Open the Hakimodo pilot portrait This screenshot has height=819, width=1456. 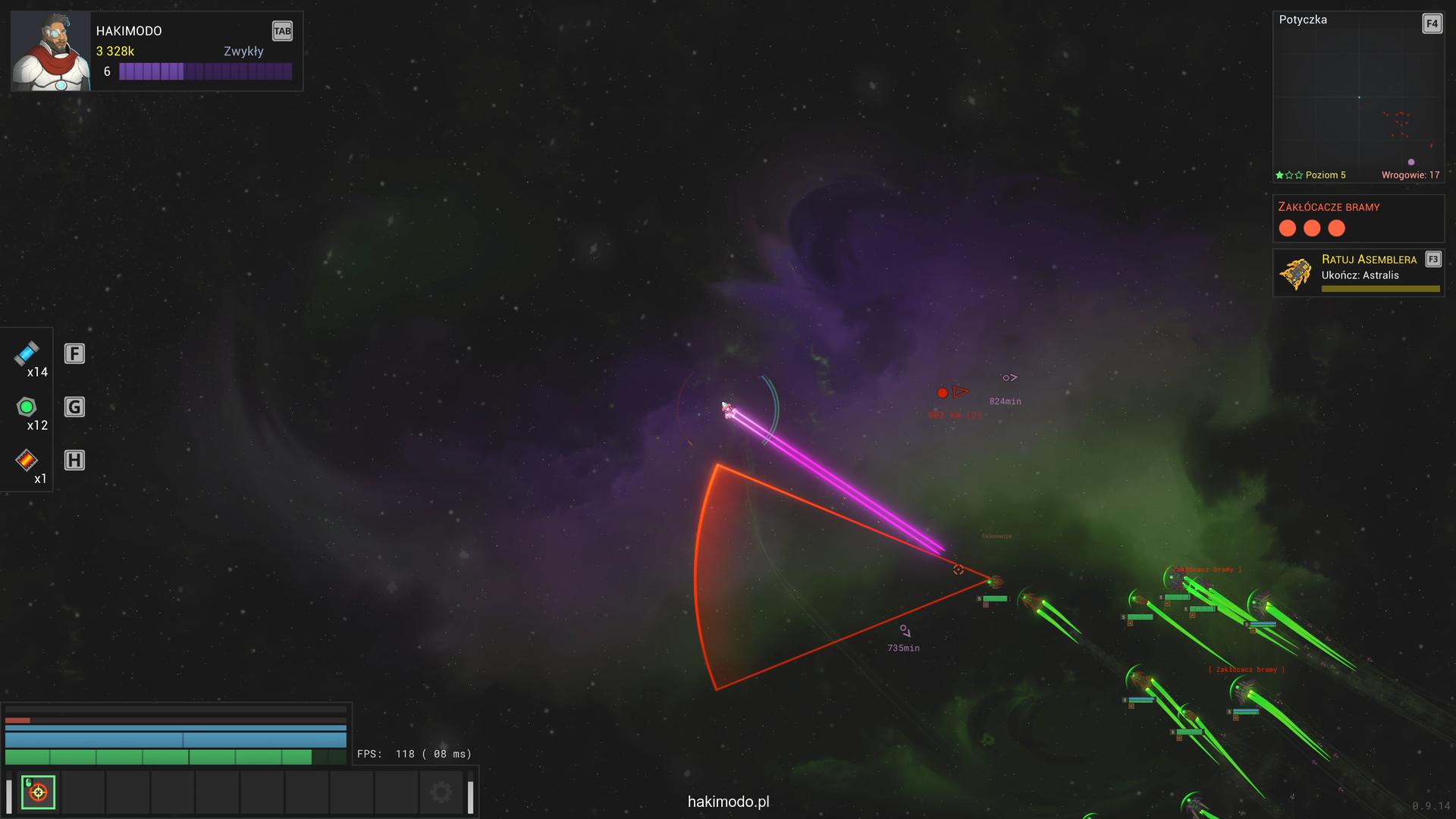click(x=51, y=52)
